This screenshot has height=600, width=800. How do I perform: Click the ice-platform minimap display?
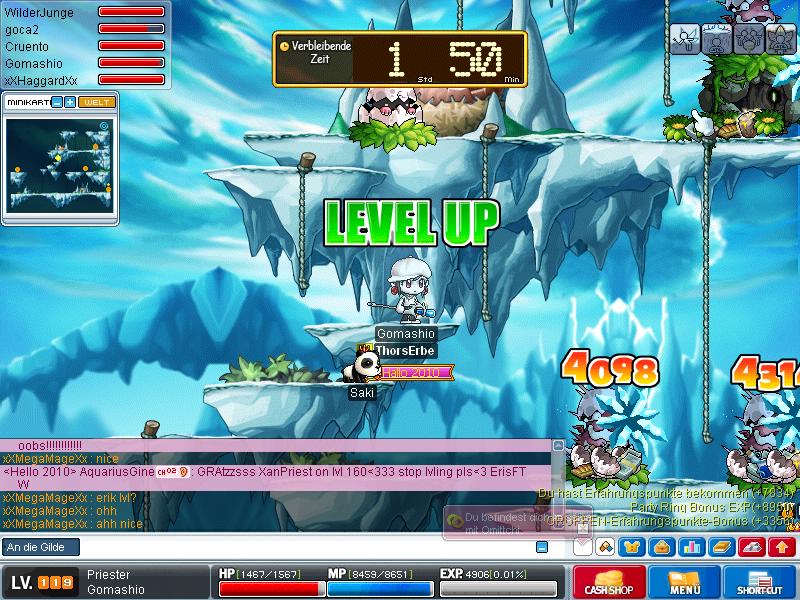(60, 167)
